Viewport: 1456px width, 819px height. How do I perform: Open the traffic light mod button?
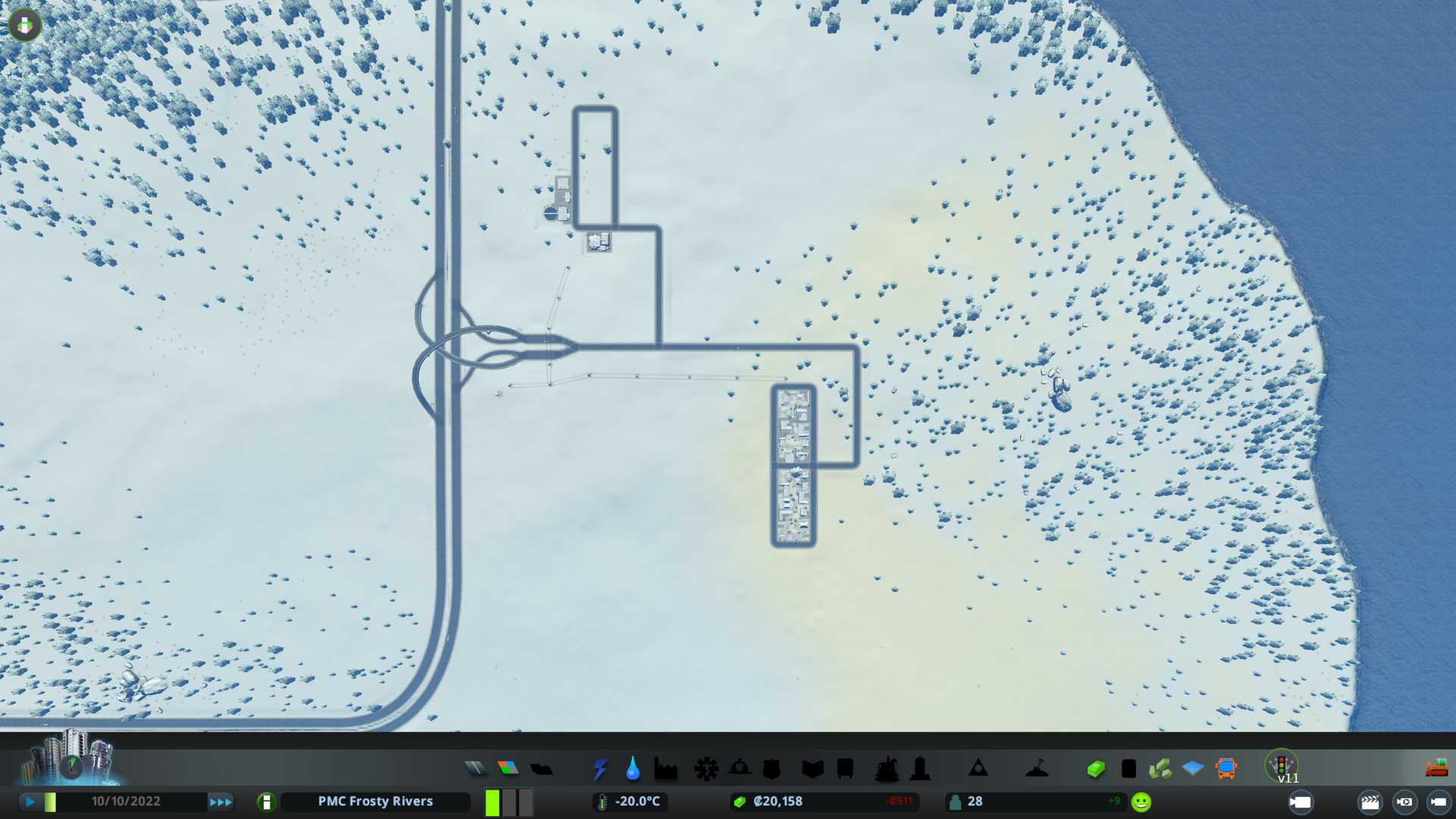pos(1282,764)
